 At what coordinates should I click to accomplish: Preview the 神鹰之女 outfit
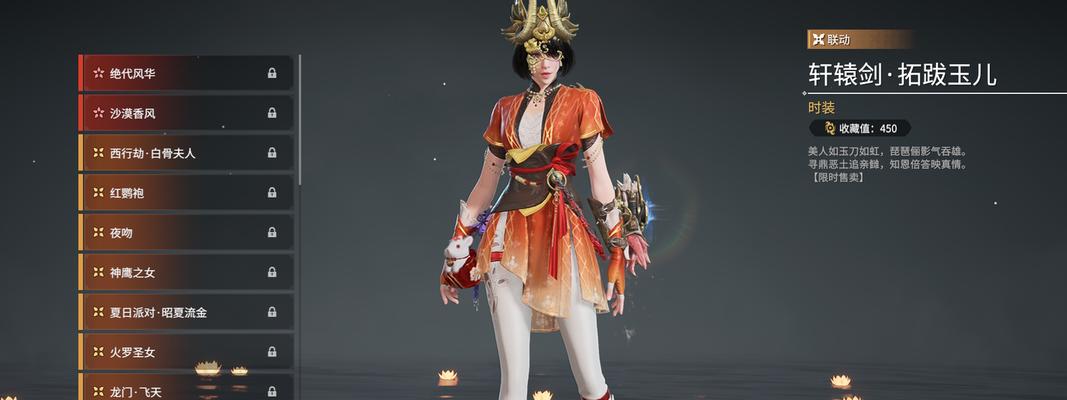click(186, 272)
